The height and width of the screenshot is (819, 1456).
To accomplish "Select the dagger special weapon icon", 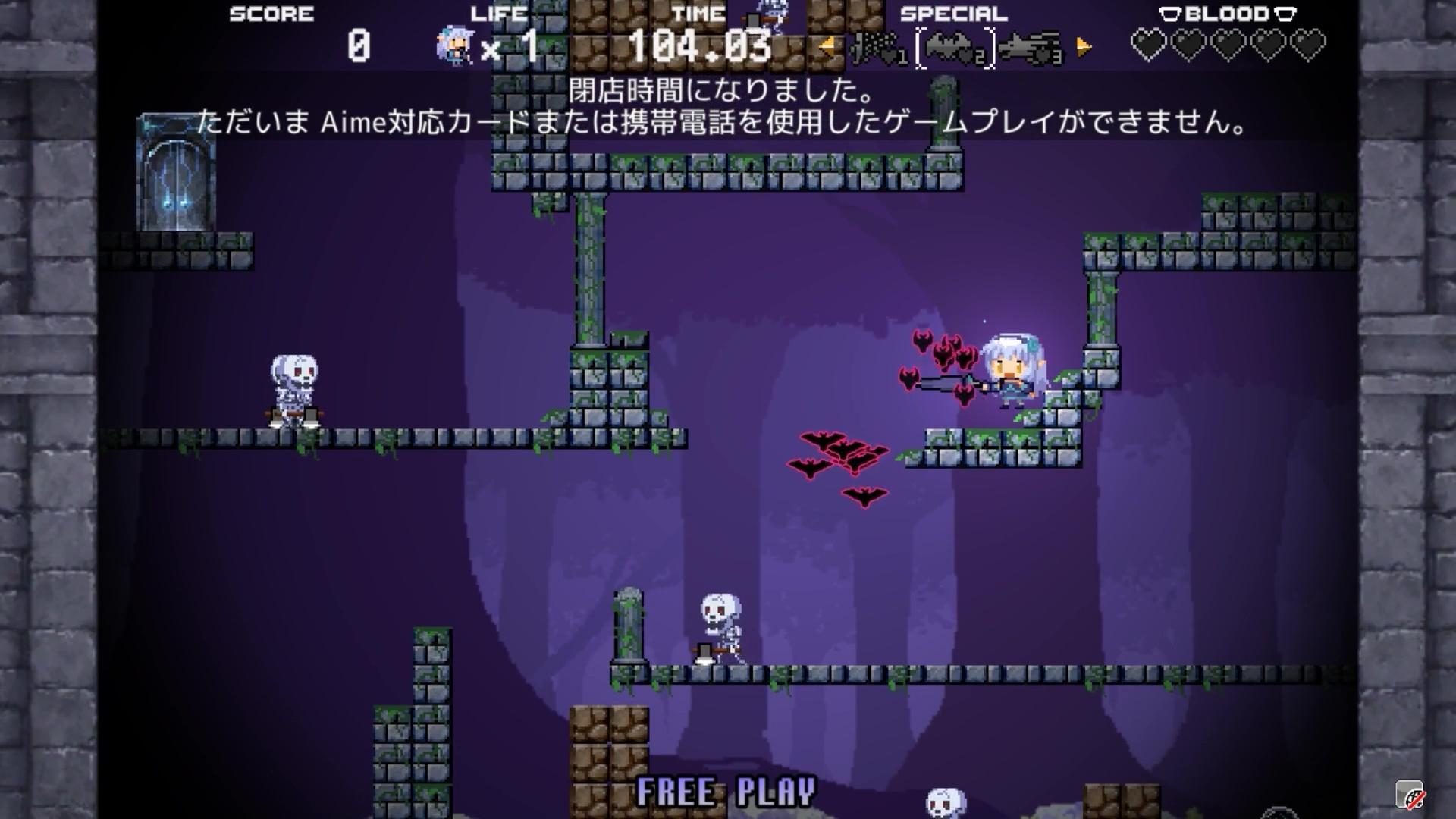I will tap(872, 47).
